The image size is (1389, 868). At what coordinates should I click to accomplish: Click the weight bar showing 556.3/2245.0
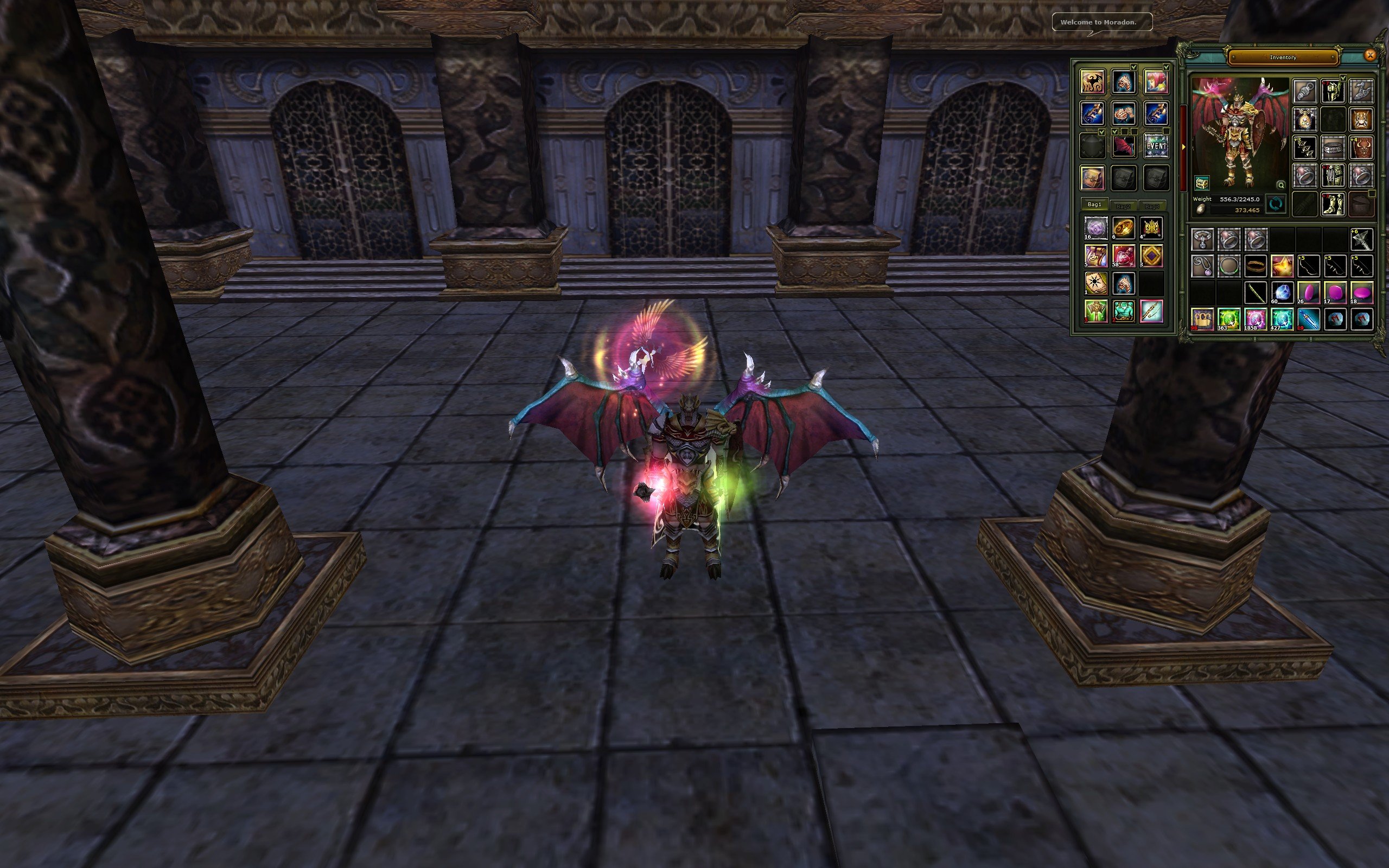coord(1238,199)
